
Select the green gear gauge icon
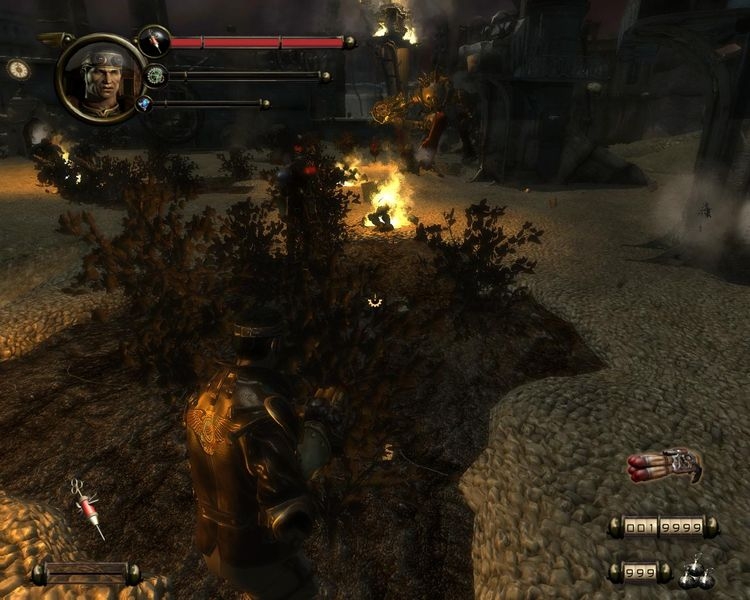tap(155, 75)
